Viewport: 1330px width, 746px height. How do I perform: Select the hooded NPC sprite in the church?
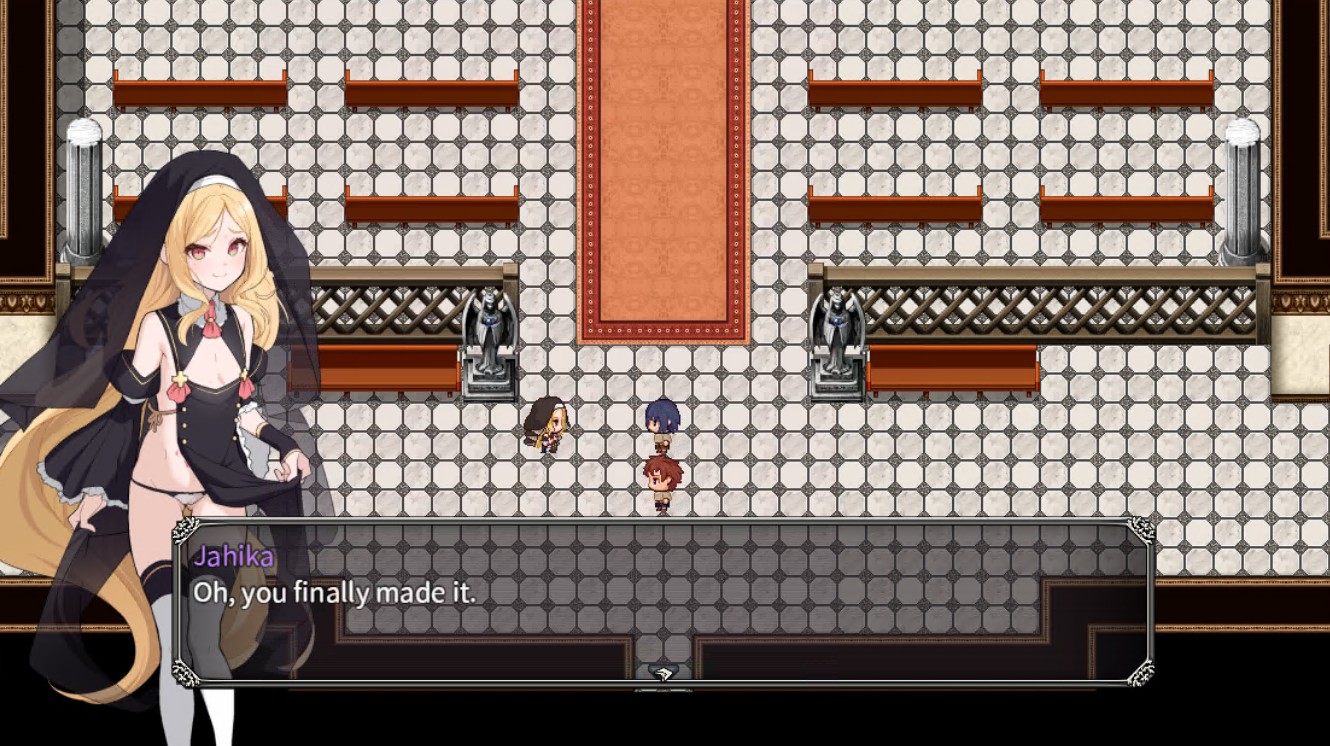[545, 425]
